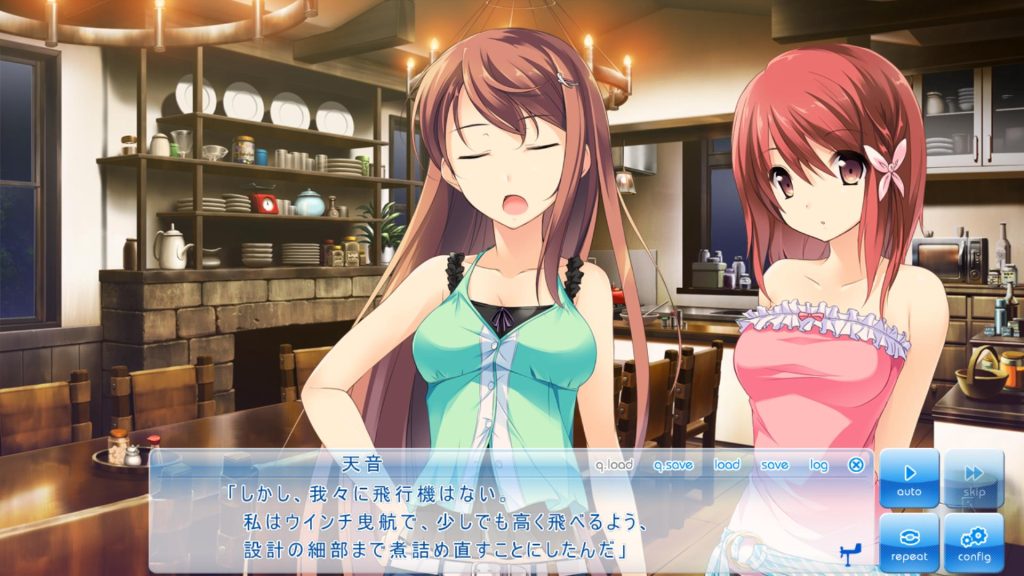Activate auto play mode
The width and height of the screenshot is (1024, 576).
(909, 478)
